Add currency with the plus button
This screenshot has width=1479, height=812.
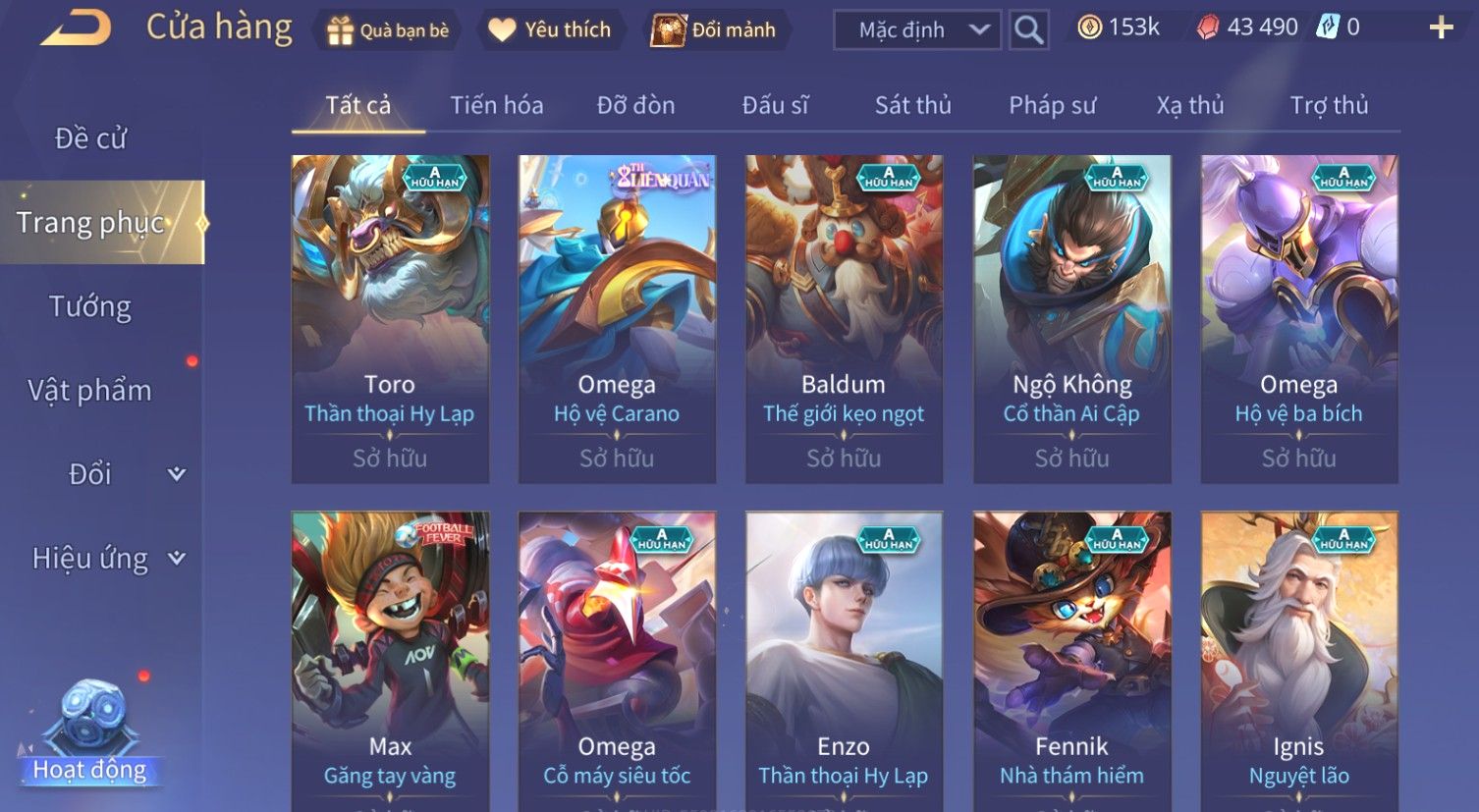[x=1441, y=27]
